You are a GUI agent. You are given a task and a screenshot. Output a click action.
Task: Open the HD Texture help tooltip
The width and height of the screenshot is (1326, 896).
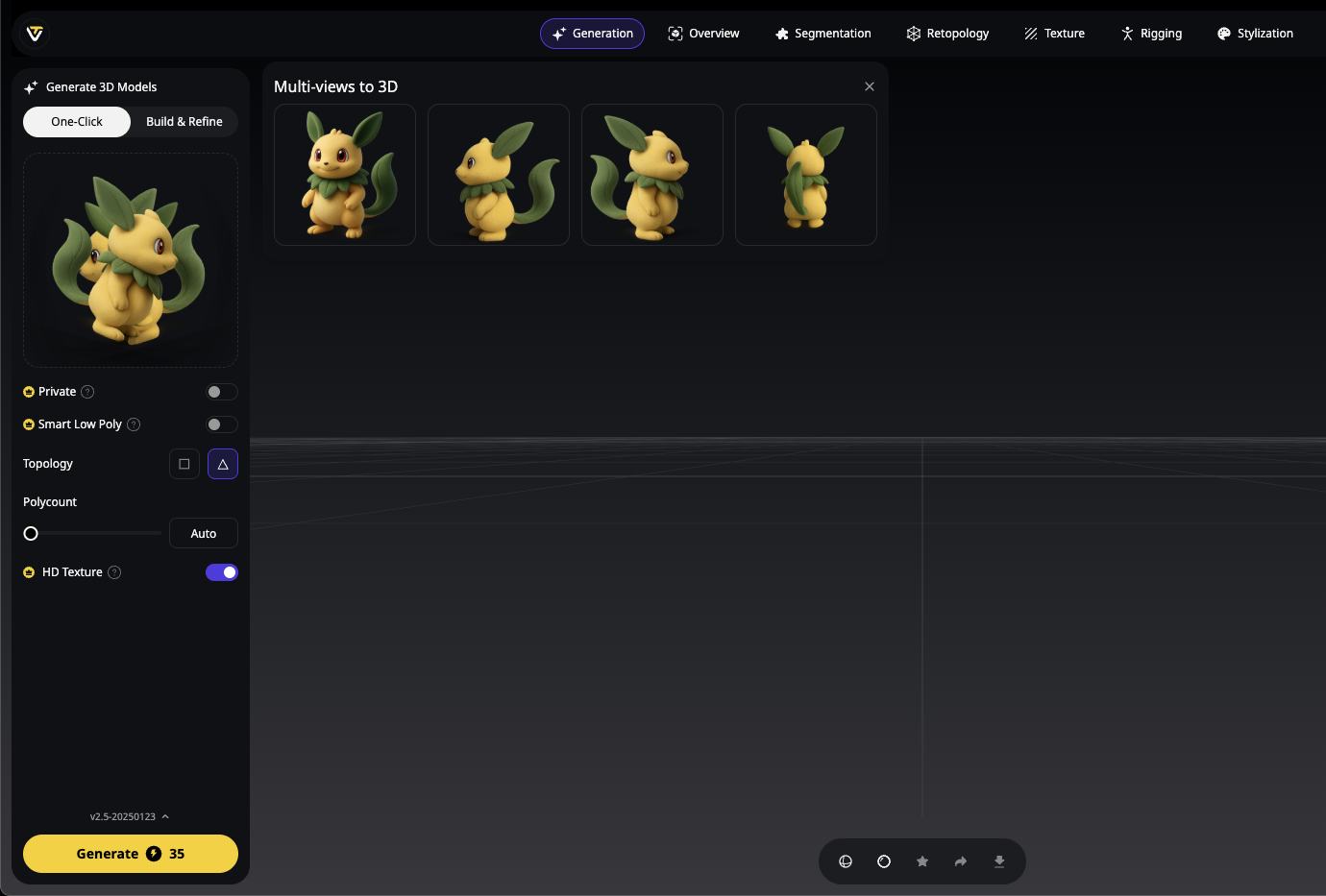click(x=114, y=571)
